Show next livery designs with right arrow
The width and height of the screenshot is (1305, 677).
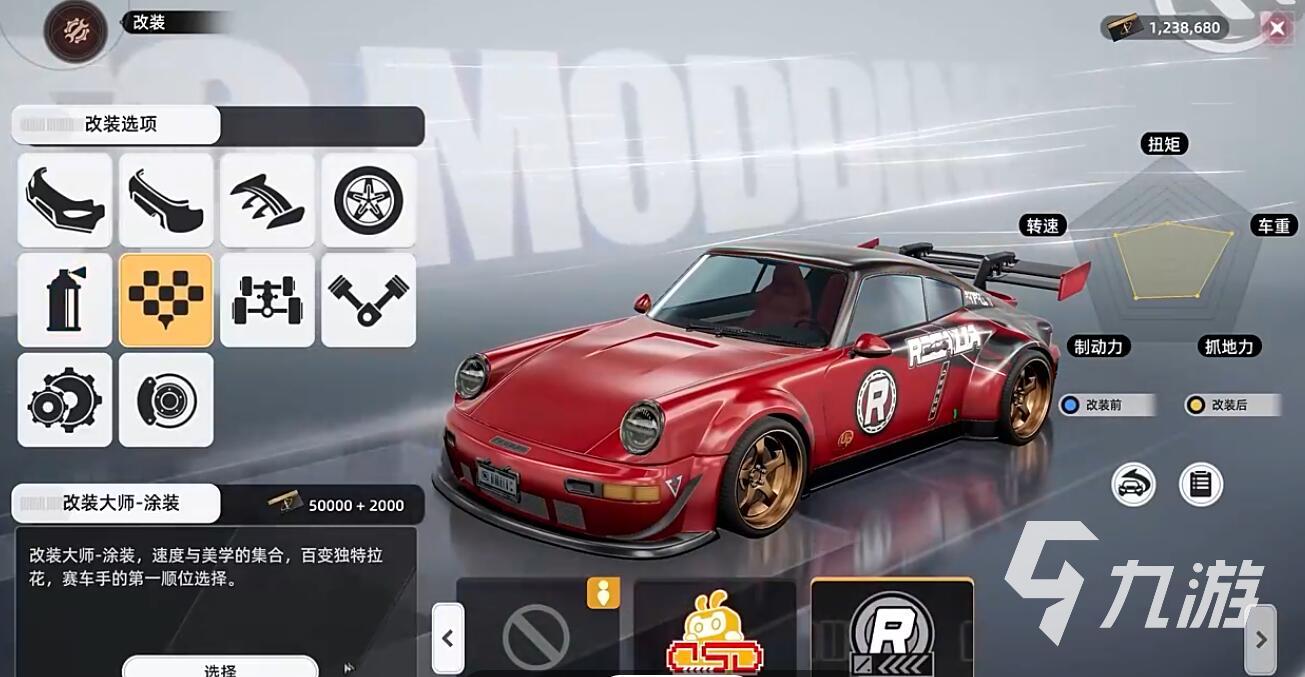tap(1260, 638)
